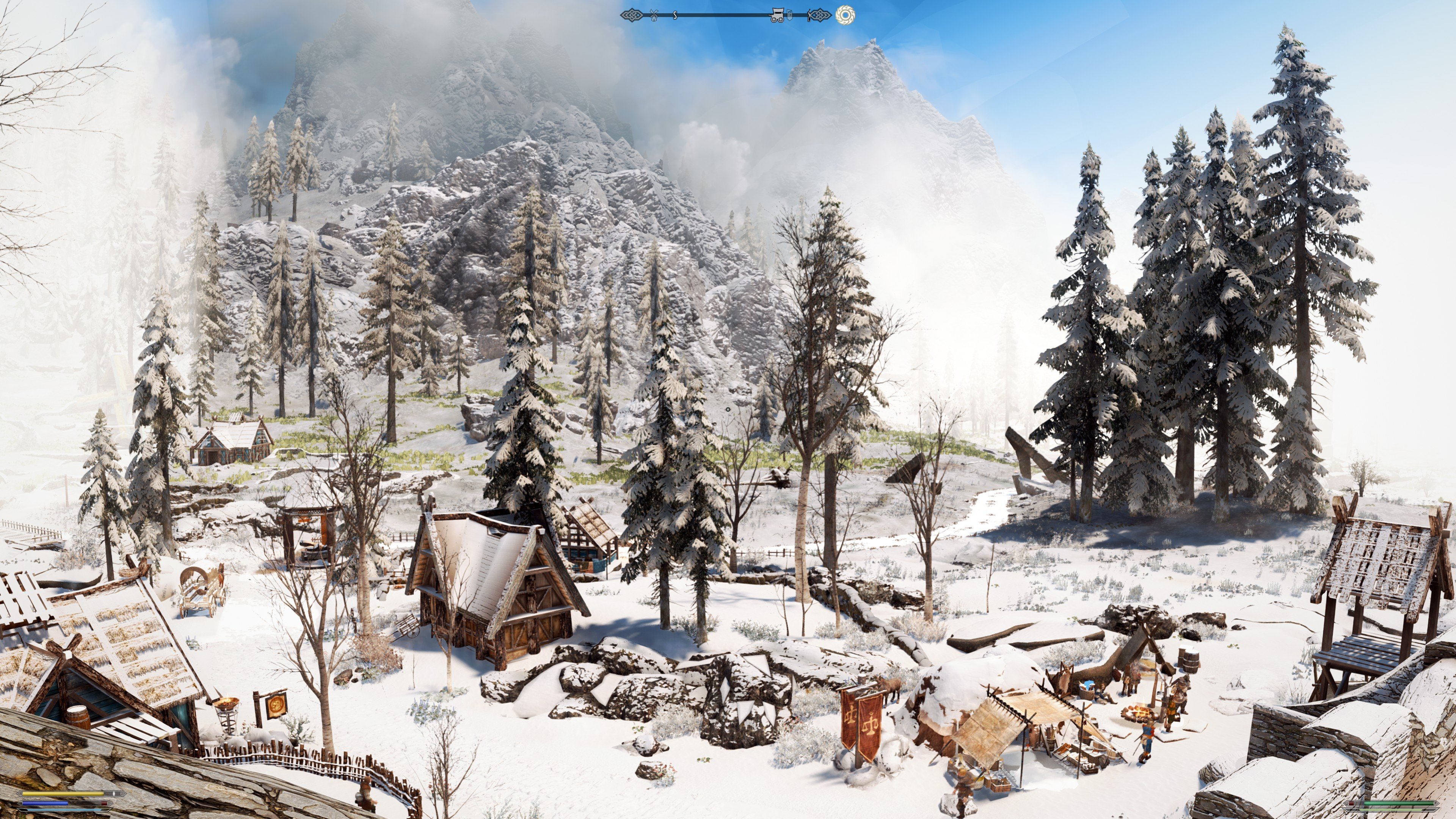The image size is (1456, 819).
Task: Click the compass bar's S heading letter
Action: pyautogui.click(x=675, y=15)
